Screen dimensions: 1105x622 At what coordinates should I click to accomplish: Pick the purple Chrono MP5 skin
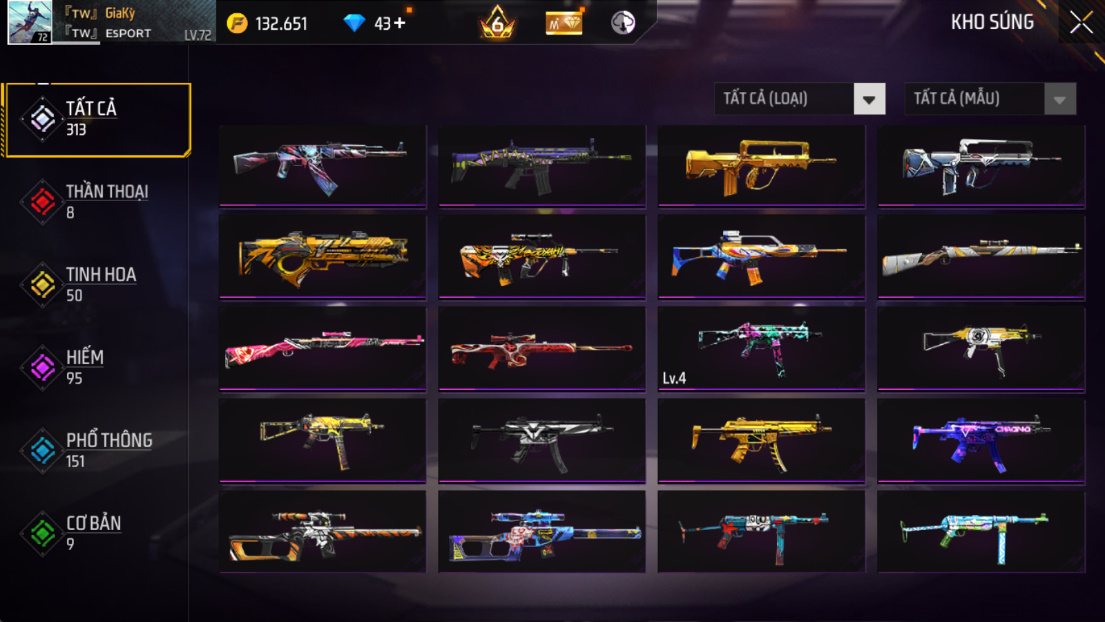(x=981, y=440)
